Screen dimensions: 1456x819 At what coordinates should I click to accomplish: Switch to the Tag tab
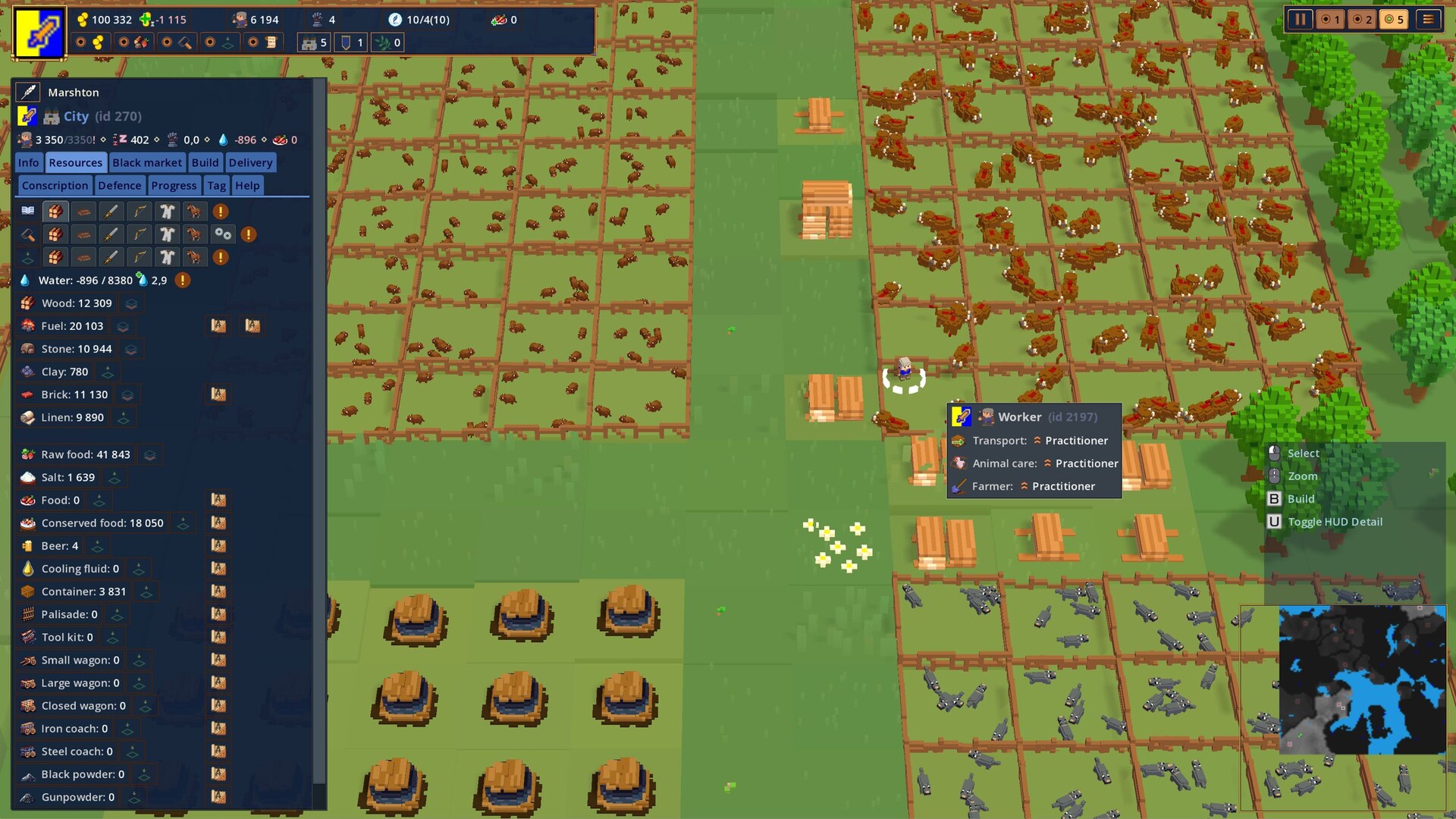pos(216,185)
